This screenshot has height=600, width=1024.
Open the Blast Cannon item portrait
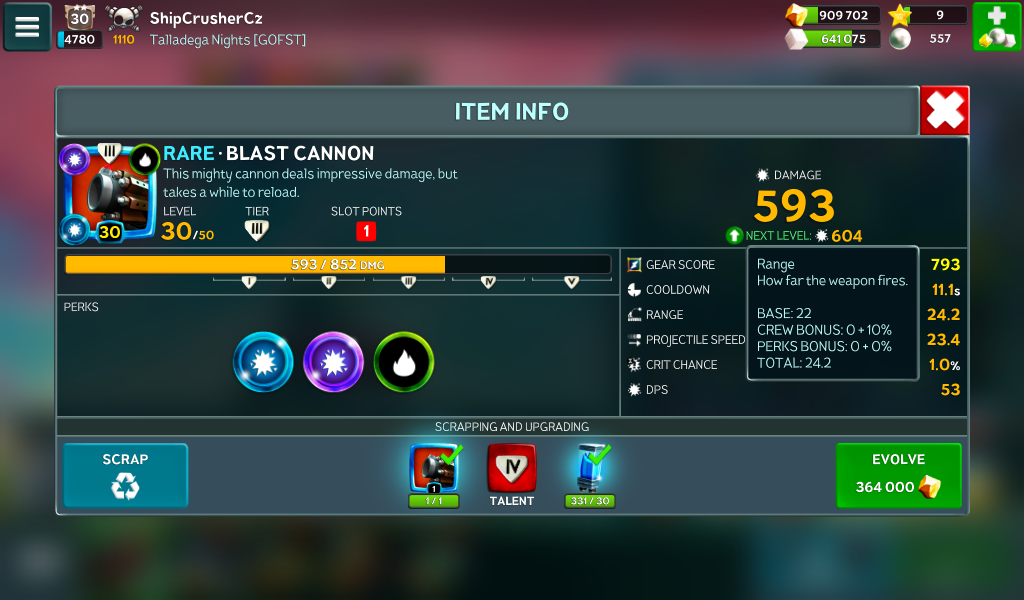[110, 192]
